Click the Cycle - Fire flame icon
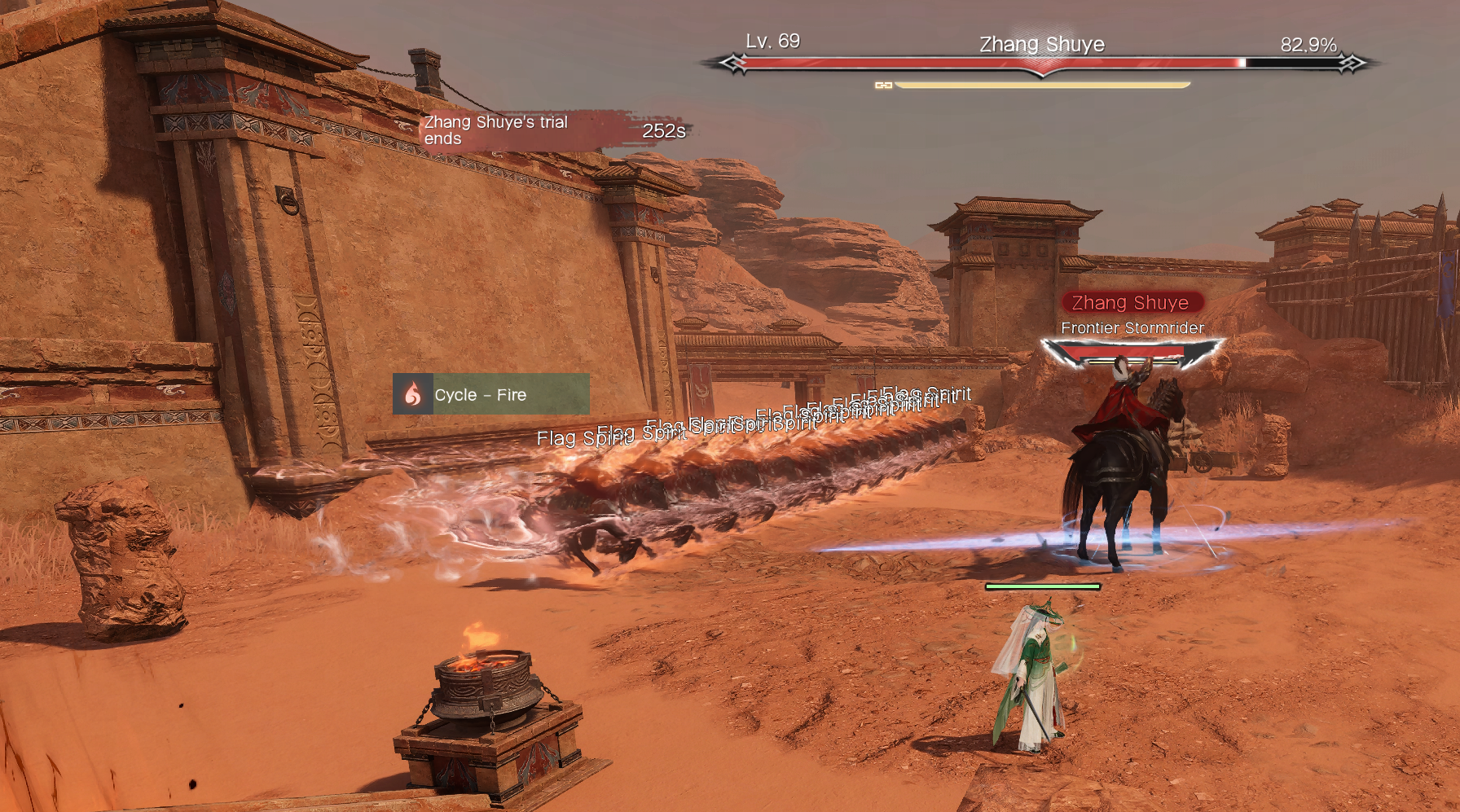Viewport: 1460px width, 812px height. coord(413,394)
